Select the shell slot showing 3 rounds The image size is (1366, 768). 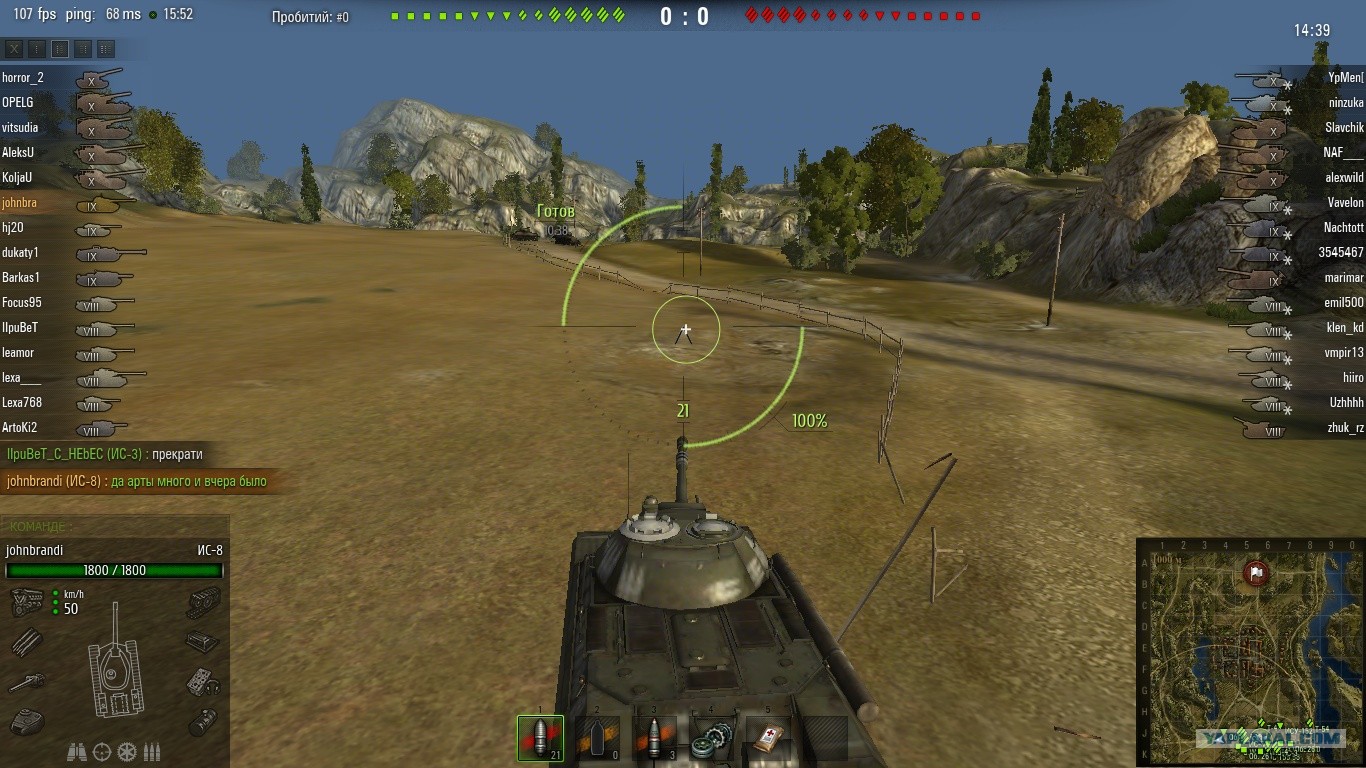click(655, 739)
